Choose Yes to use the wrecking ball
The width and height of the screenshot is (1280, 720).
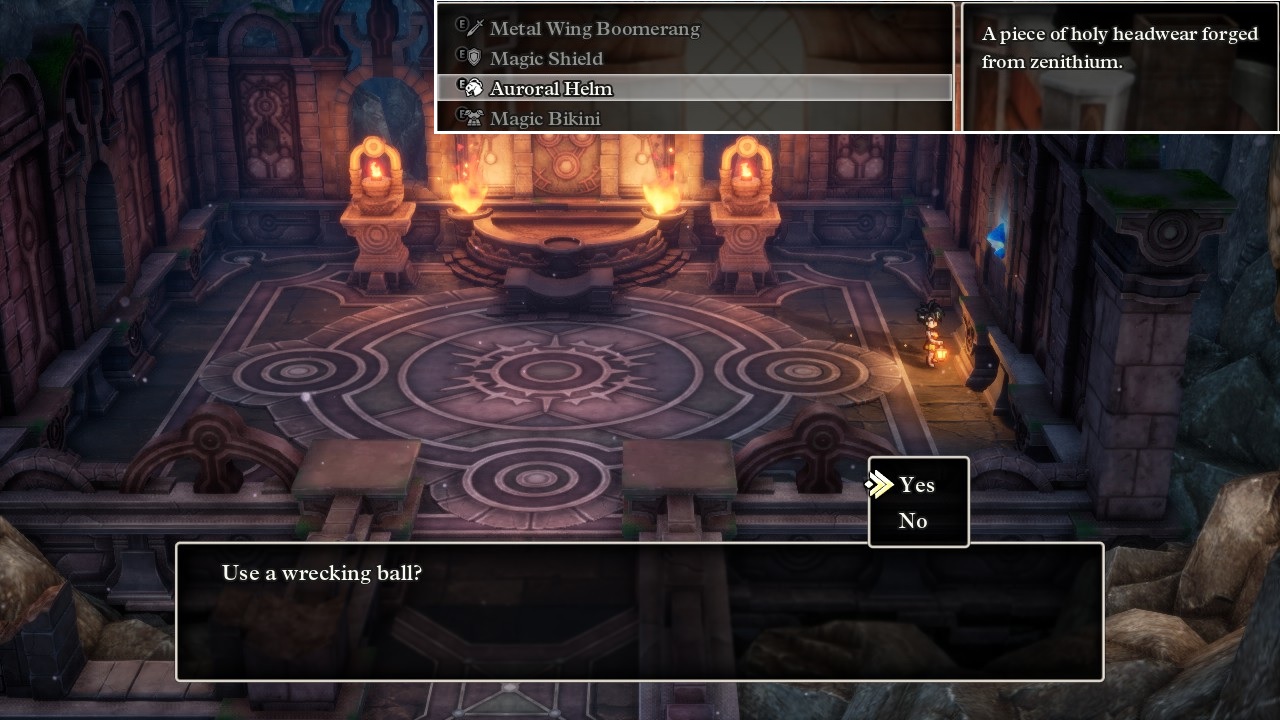pos(916,485)
